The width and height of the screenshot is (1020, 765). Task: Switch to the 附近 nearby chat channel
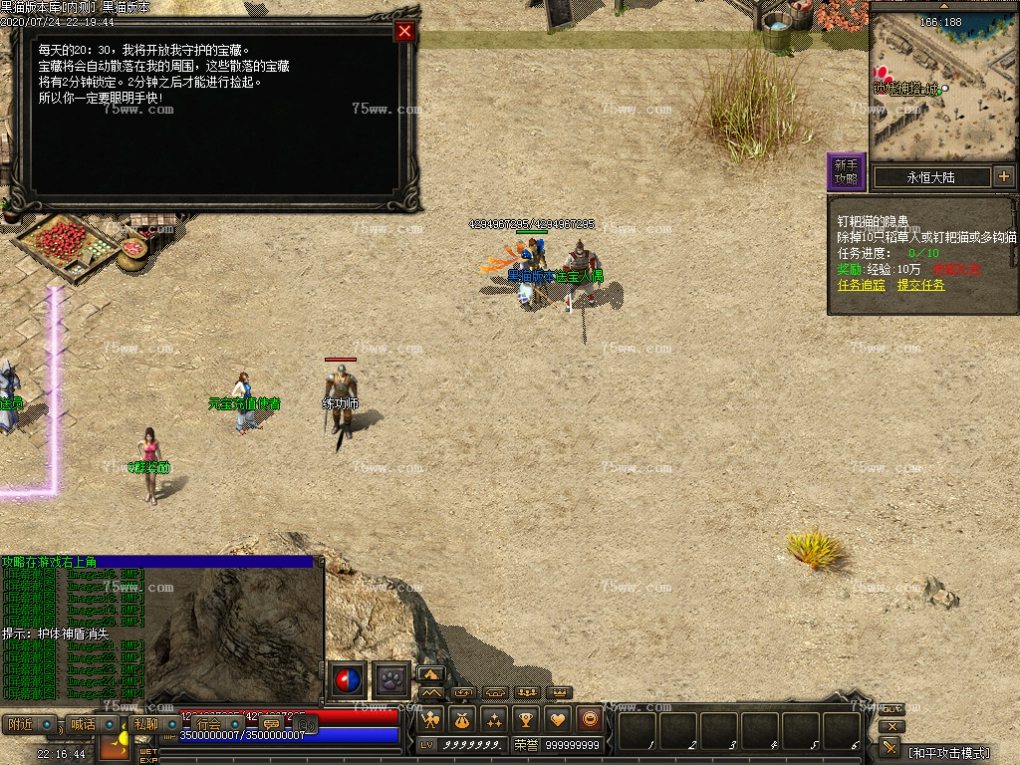coord(22,724)
